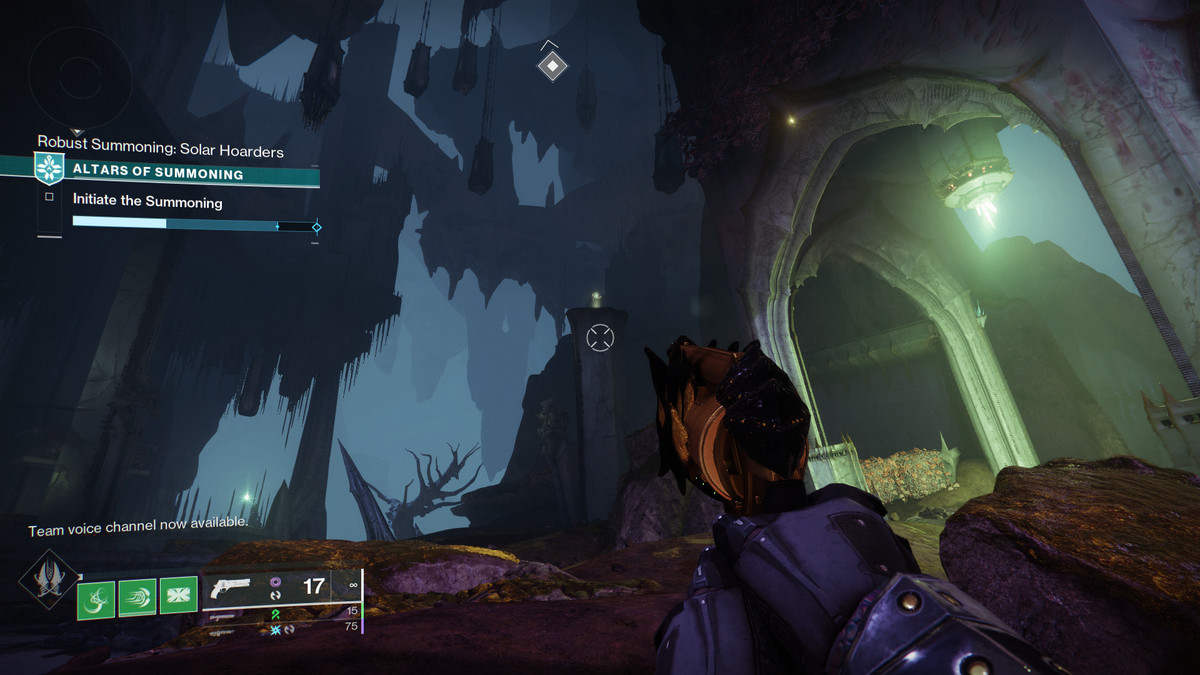Viewport: 1200px width, 675px height.
Task: Tick the Initiate the Summoning objective checkbox
Action: click(x=48, y=197)
